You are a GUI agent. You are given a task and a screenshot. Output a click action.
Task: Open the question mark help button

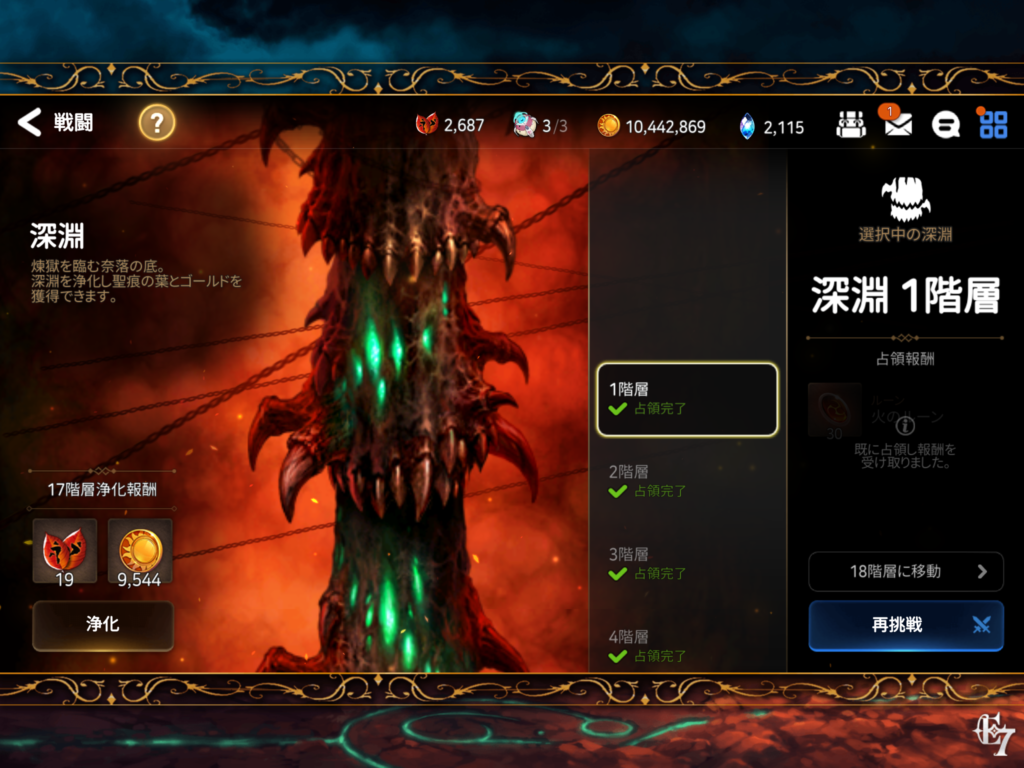(x=156, y=123)
